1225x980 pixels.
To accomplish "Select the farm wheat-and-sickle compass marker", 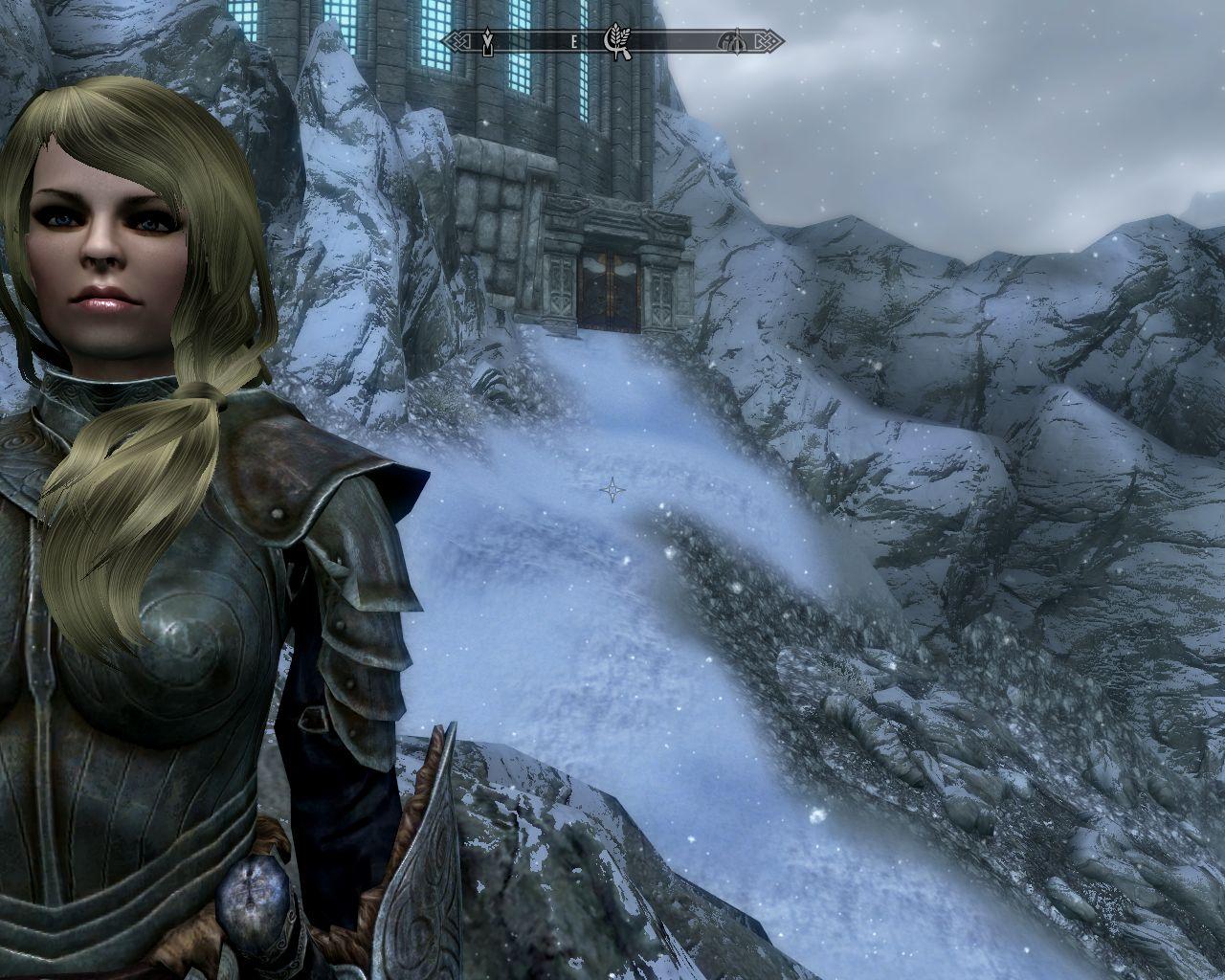I will pyautogui.click(x=614, y=41).
